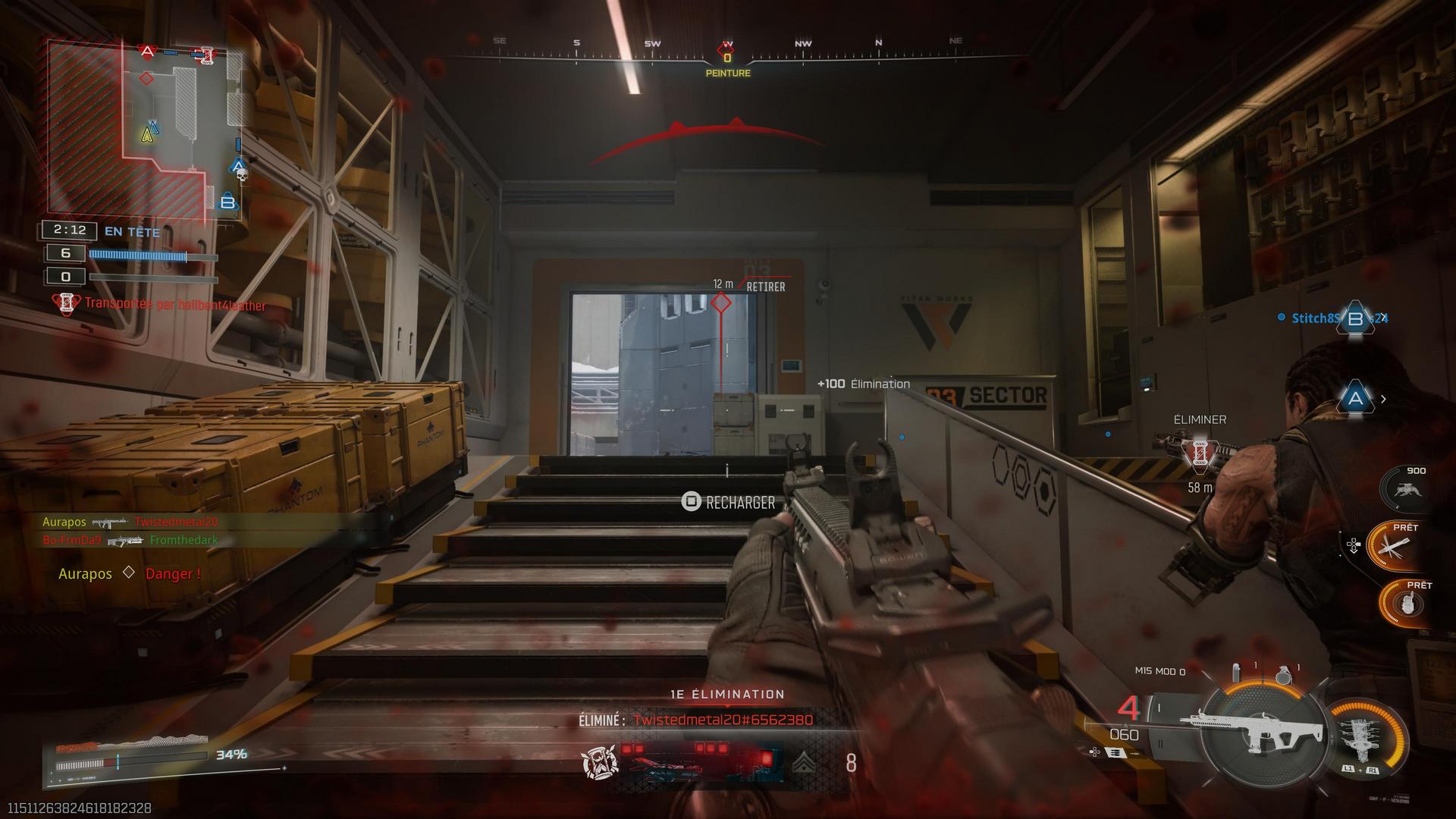Click the Éliminer target marker at 58 m
The width and height of the screenshot is (1456, 819).
point(1199,453)
